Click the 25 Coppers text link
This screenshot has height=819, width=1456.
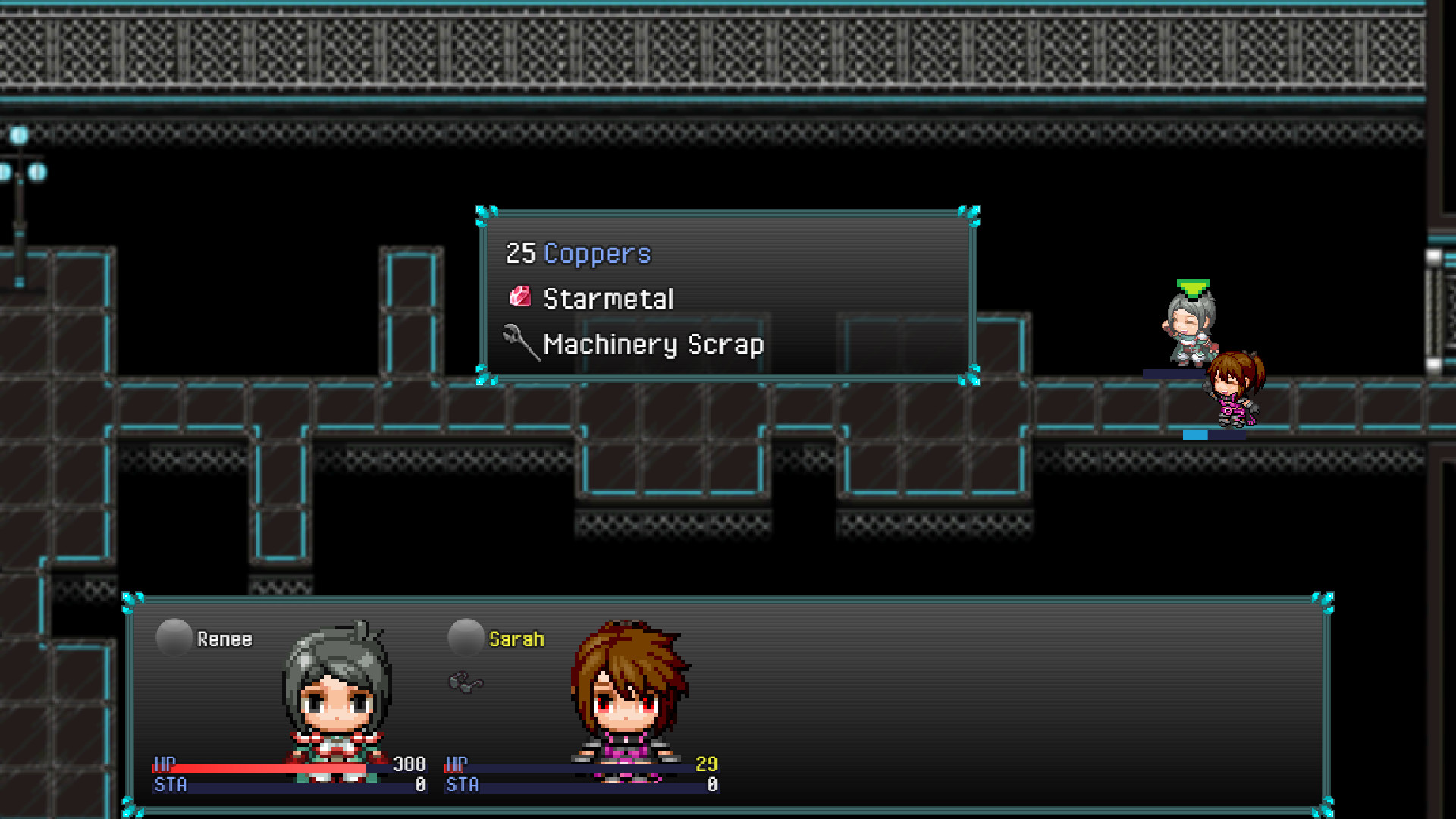tap(578, 253)
